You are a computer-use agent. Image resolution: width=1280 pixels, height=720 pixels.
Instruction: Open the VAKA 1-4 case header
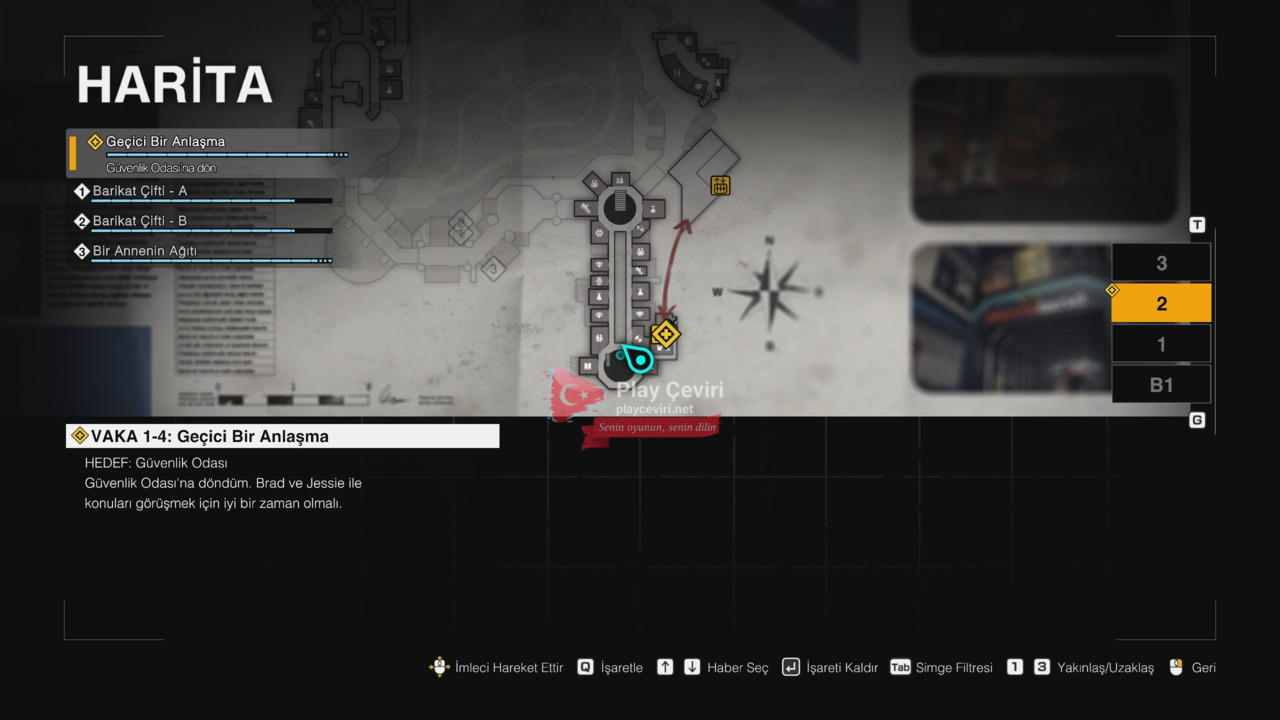pos(283,436)
